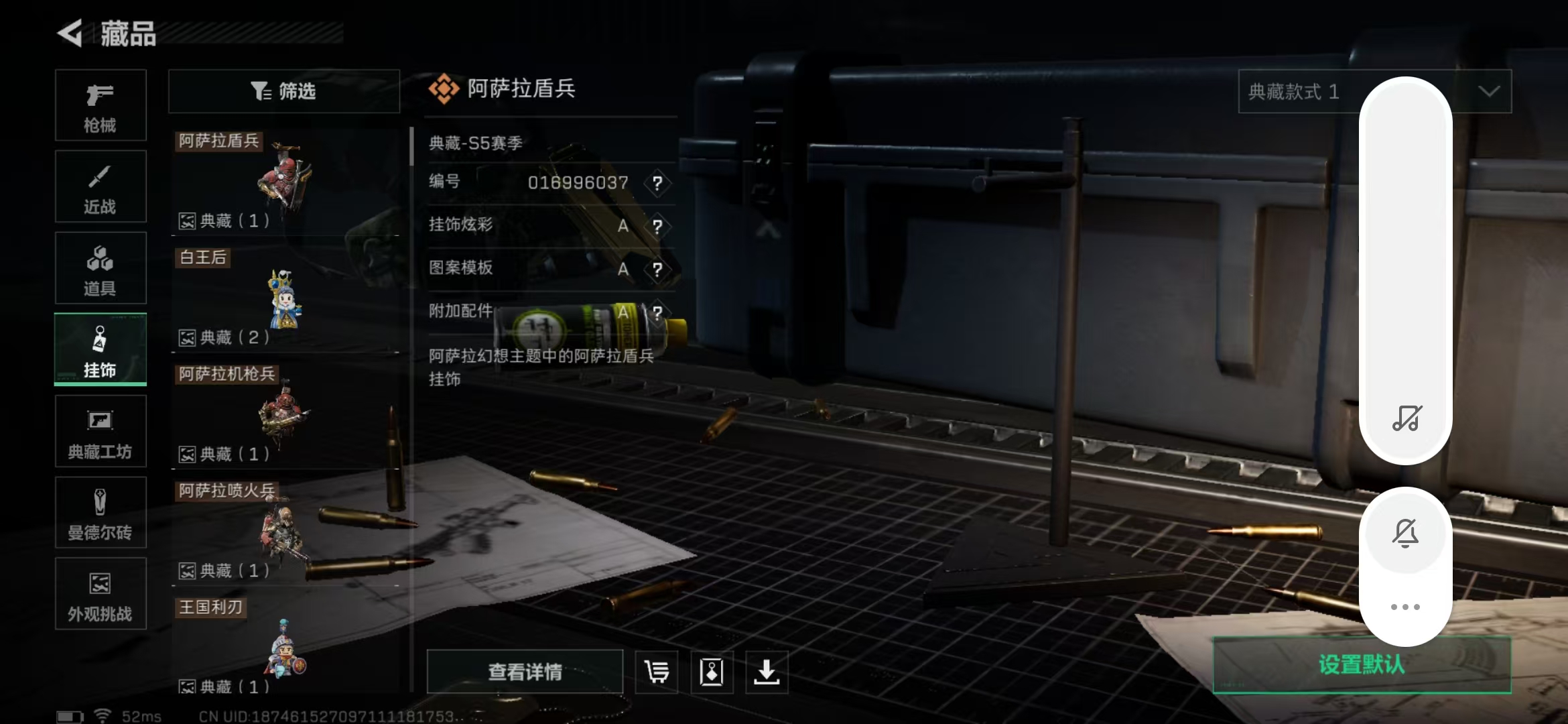Click the shopping cart icon
The height and width of the screenshot is (724, 1568).
point(657,671)
